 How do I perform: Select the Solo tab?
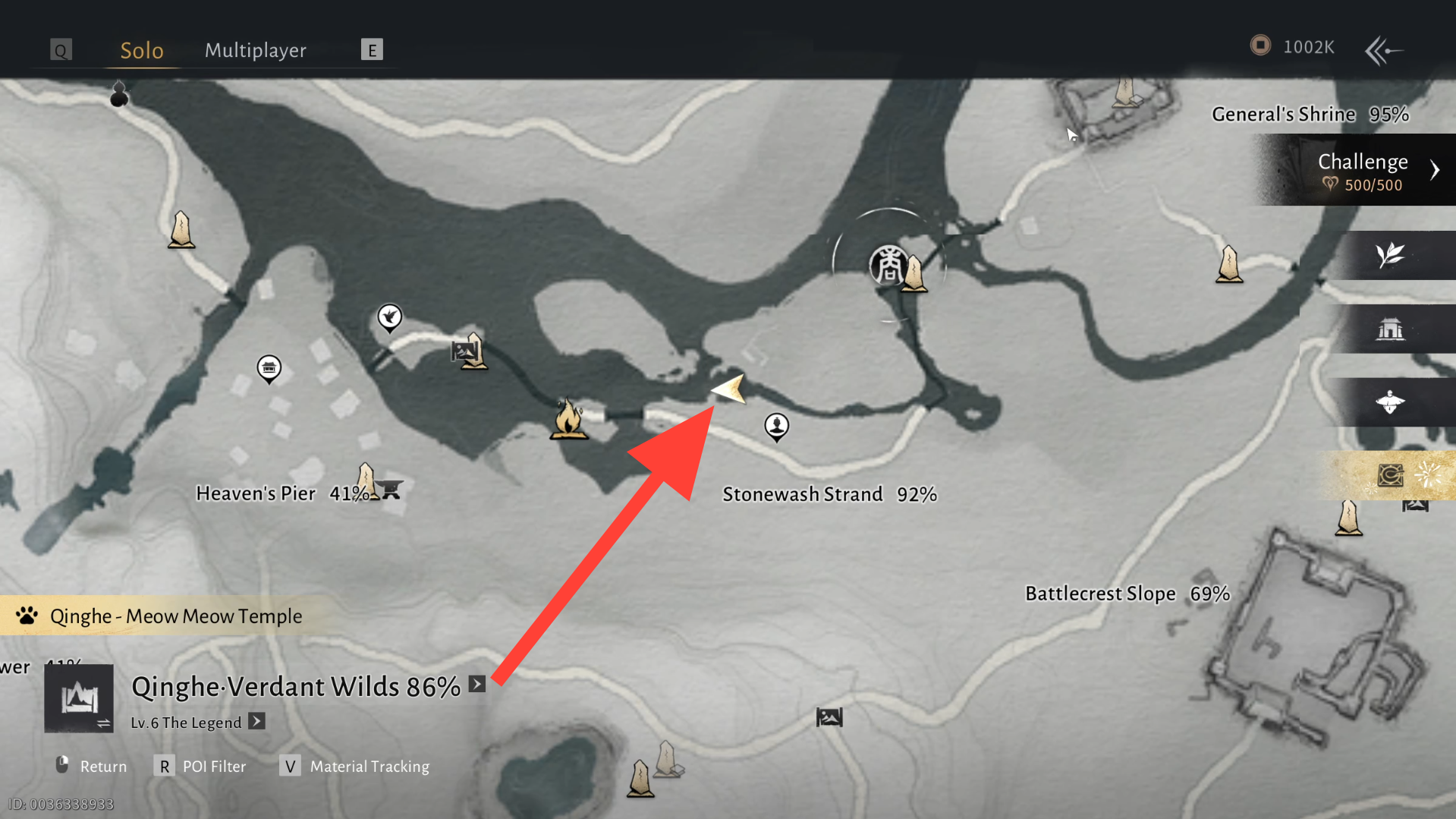pyautogui.click(x=142, y=50)
